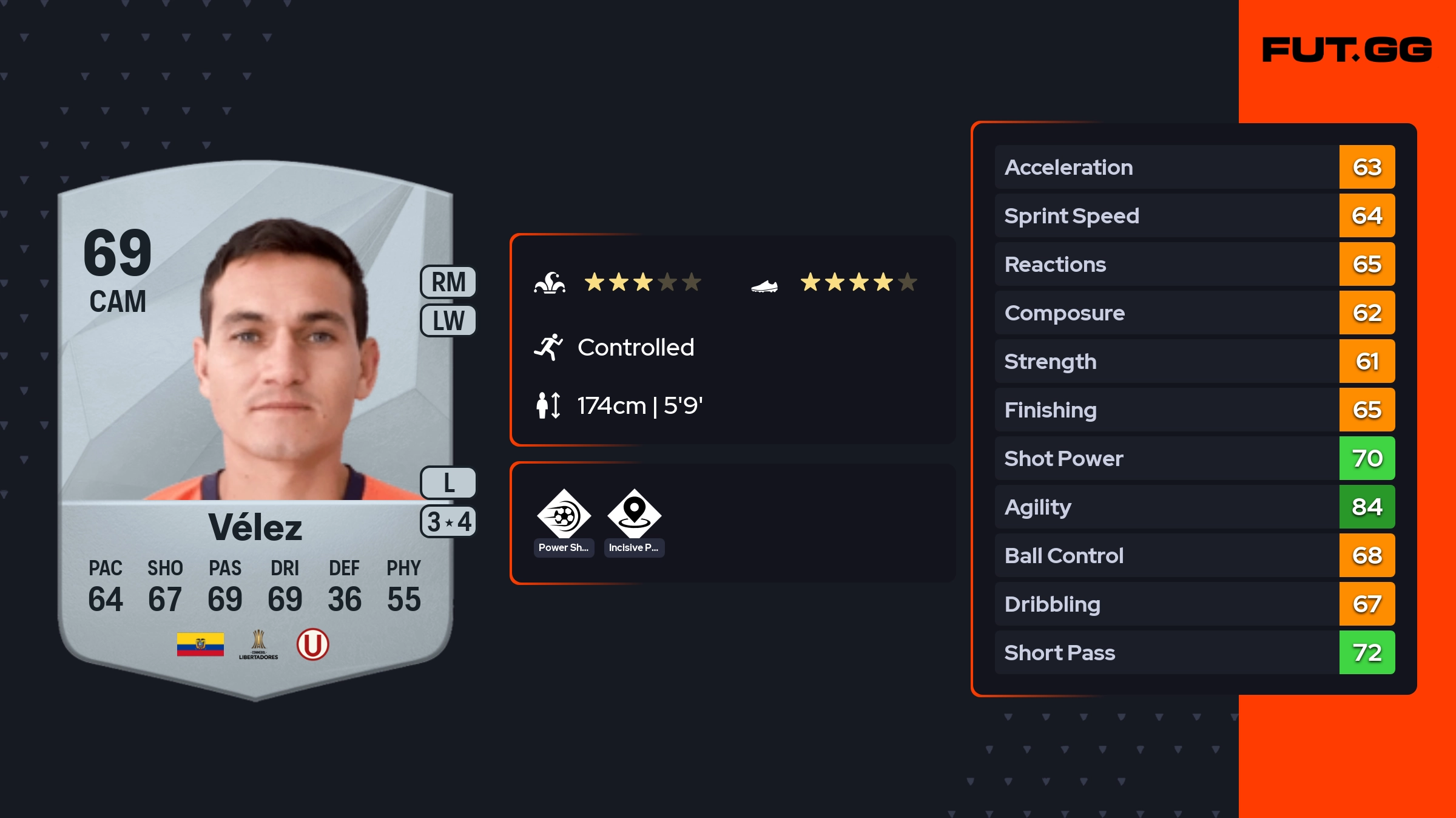Select the Shot Power stat row
1456x818 pixels.
tap(1194, 458)
